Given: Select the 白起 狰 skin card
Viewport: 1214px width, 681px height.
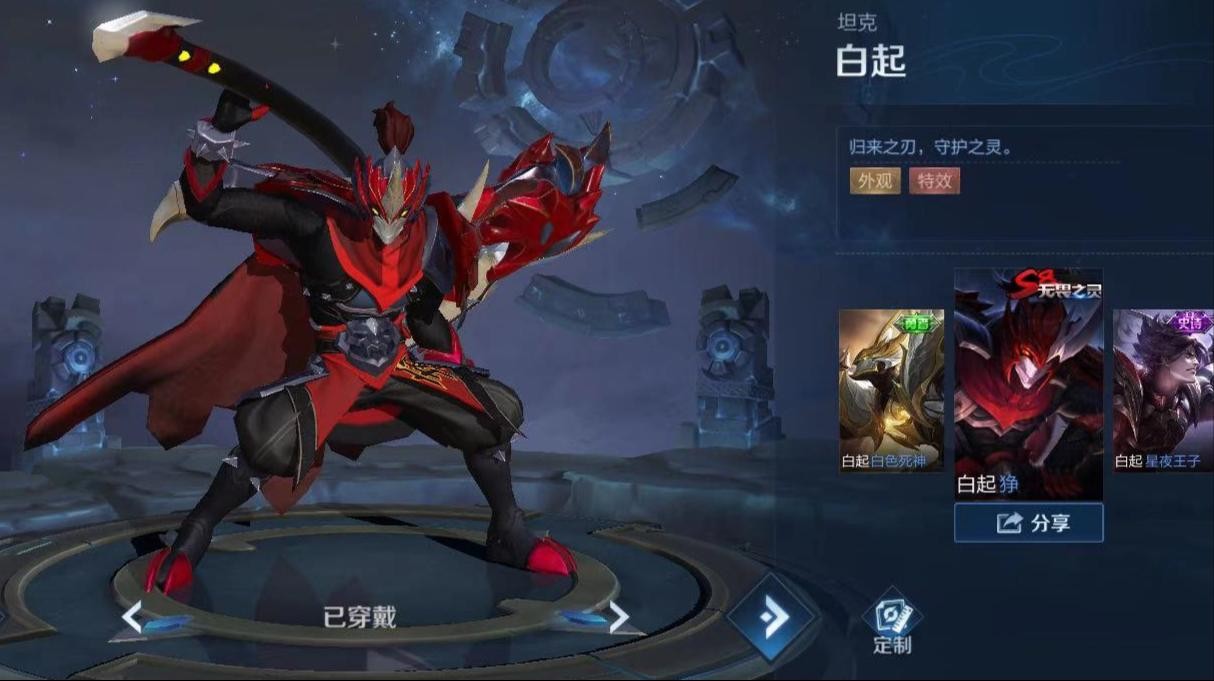Looking at the screenshot, I should pos(1028,383).
